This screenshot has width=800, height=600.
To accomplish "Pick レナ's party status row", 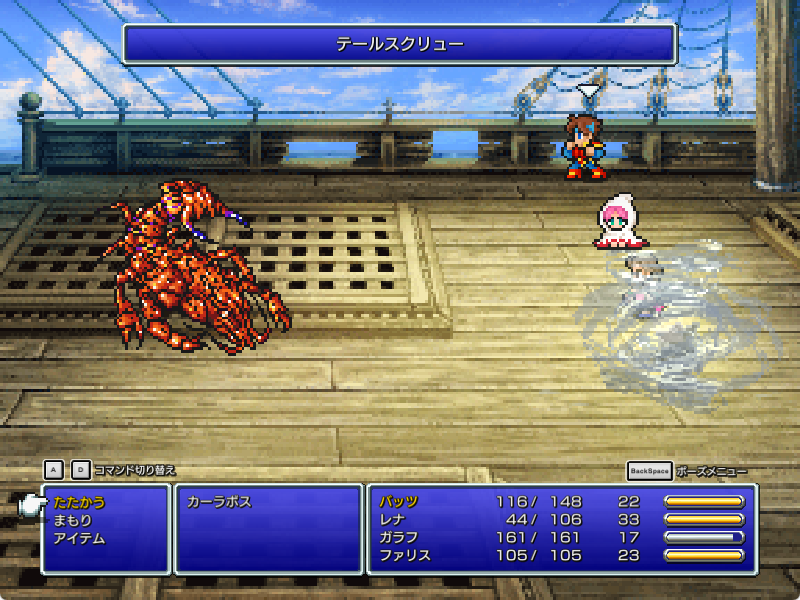I will (x=393, y=520).
